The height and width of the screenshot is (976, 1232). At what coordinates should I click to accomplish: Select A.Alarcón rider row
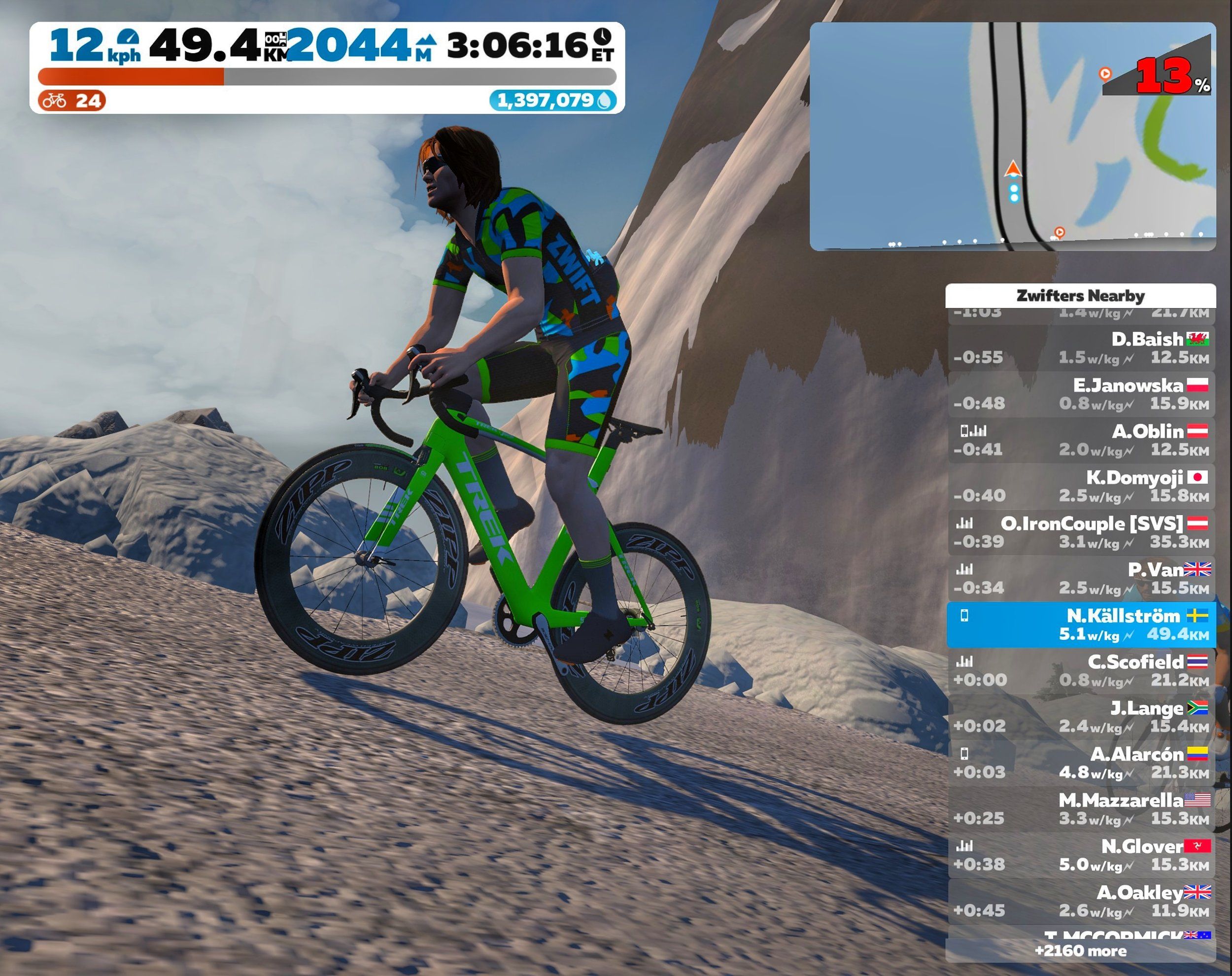(1081, 763)
